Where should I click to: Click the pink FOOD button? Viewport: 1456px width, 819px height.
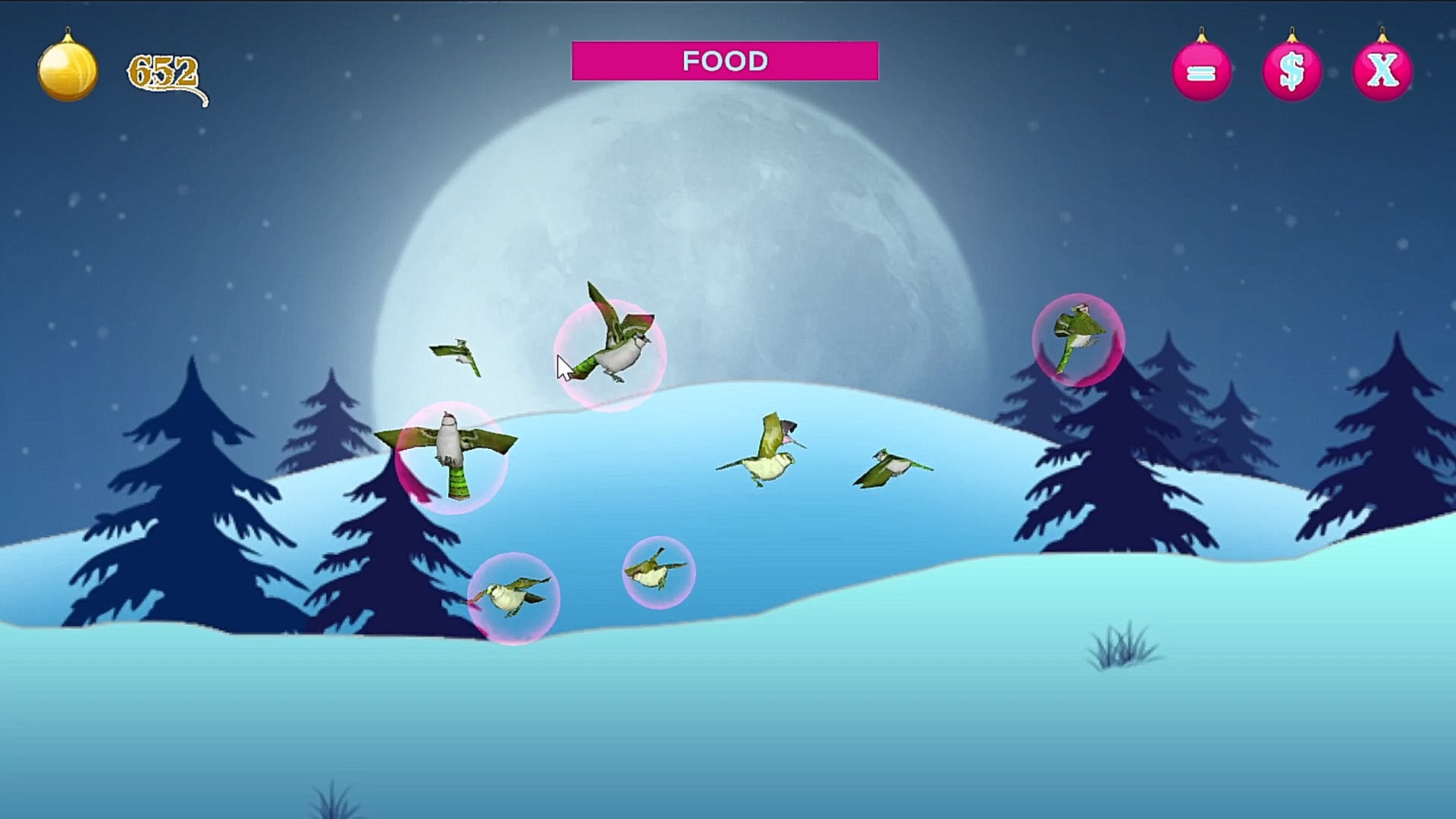pos(725,61)
